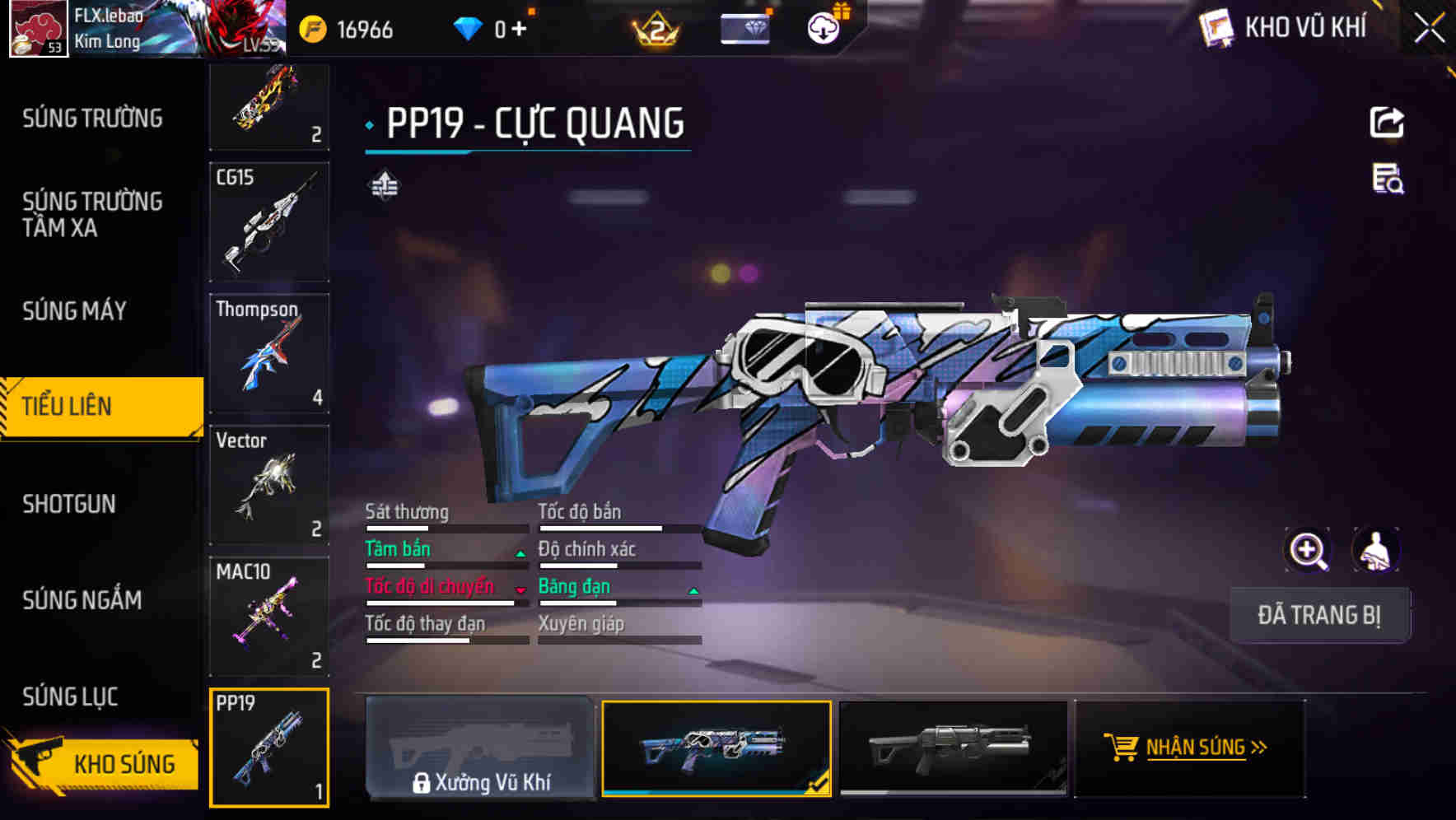Open the membership card icon
This screenshot has width=1456, height=820.
pyautogui.click(x=744, y=30)
